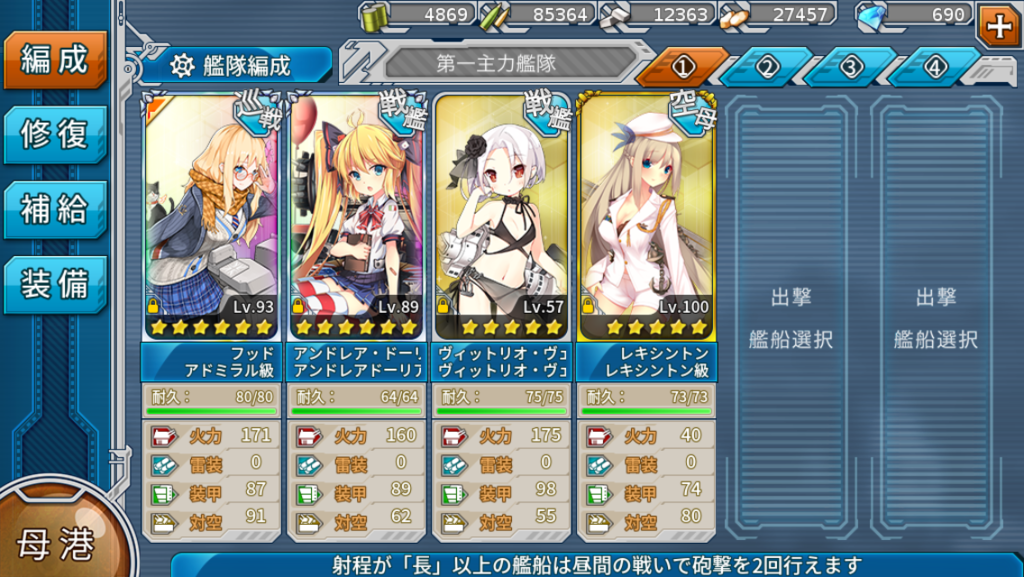Open the 修復 repair menu
Screen dimensions: 1024x577
(x=54, y=134)
